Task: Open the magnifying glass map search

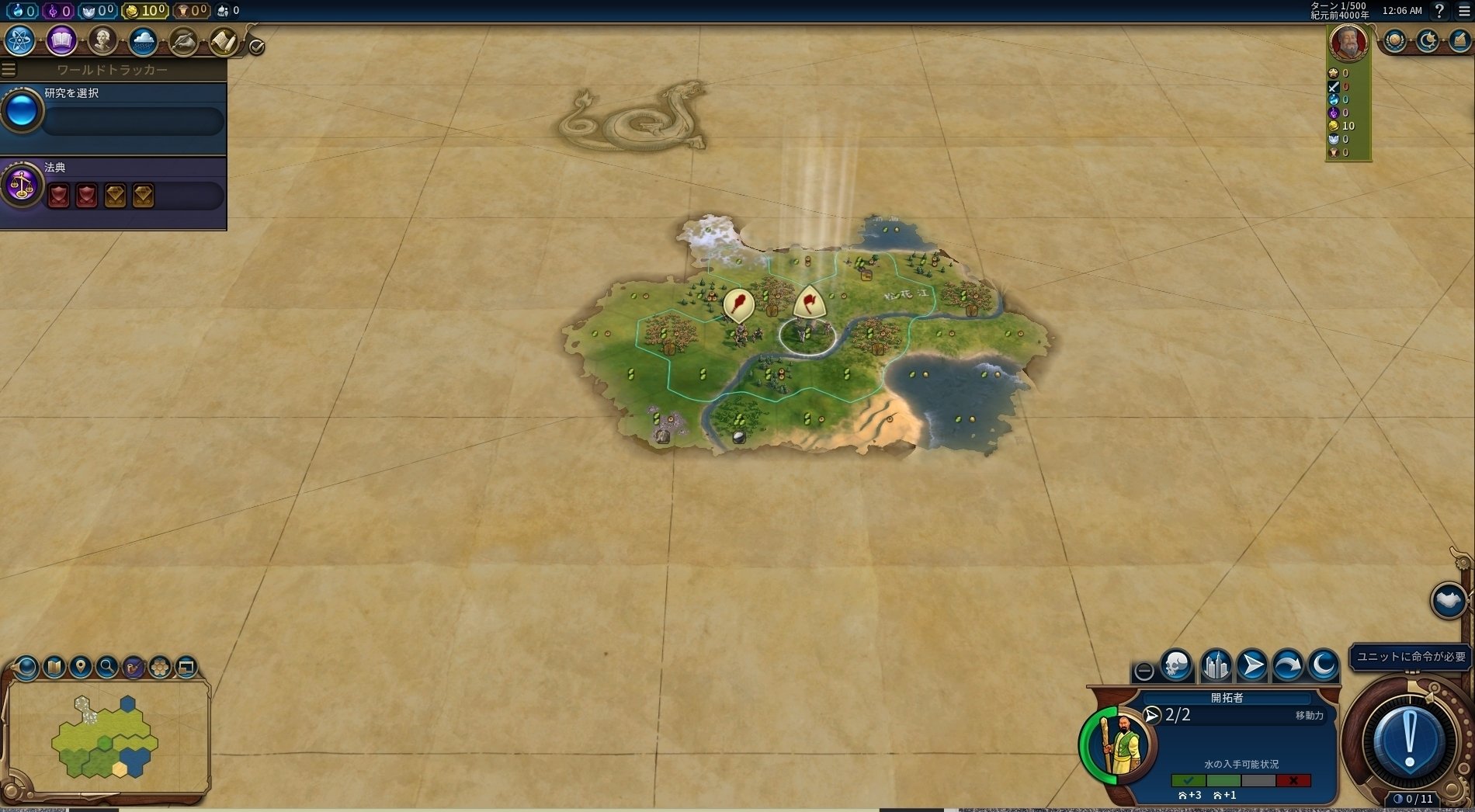Action: 107,667
